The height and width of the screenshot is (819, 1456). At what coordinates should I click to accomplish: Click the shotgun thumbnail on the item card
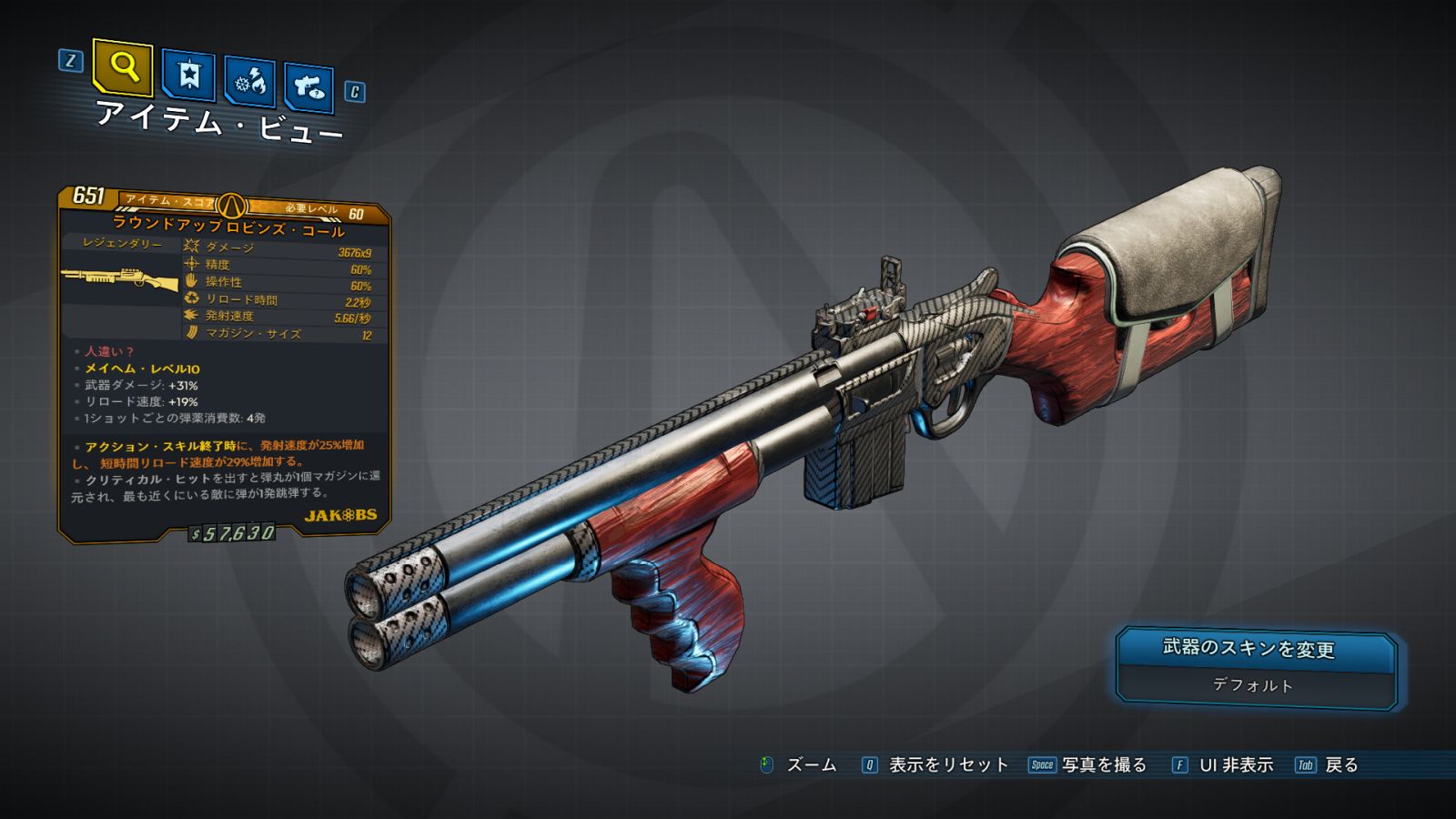coord(120,278)
